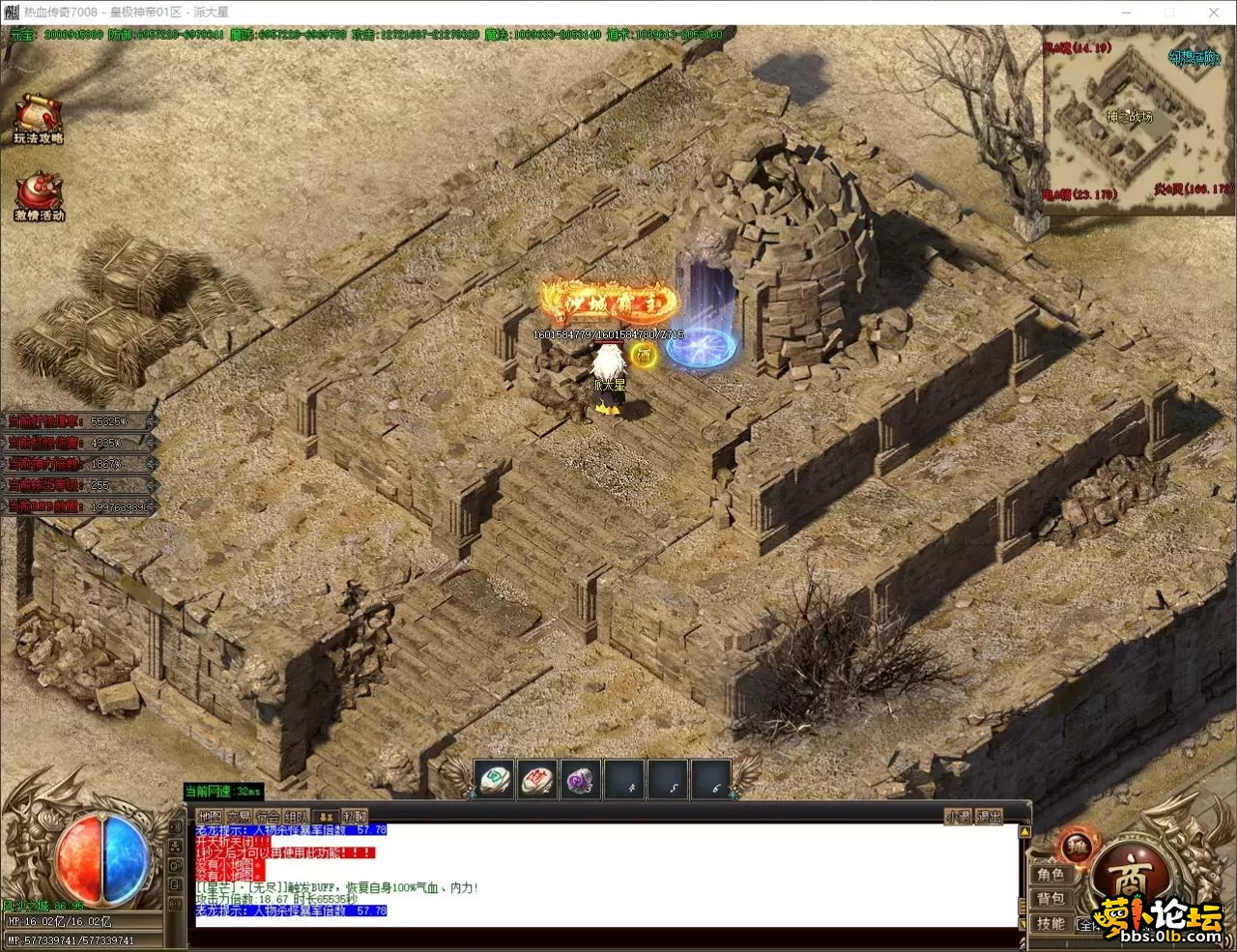Image resolution: width=1237 pixels, height=952 pixels.
Task: Switch to the 交易 trade tab
Action: (238, 817)
